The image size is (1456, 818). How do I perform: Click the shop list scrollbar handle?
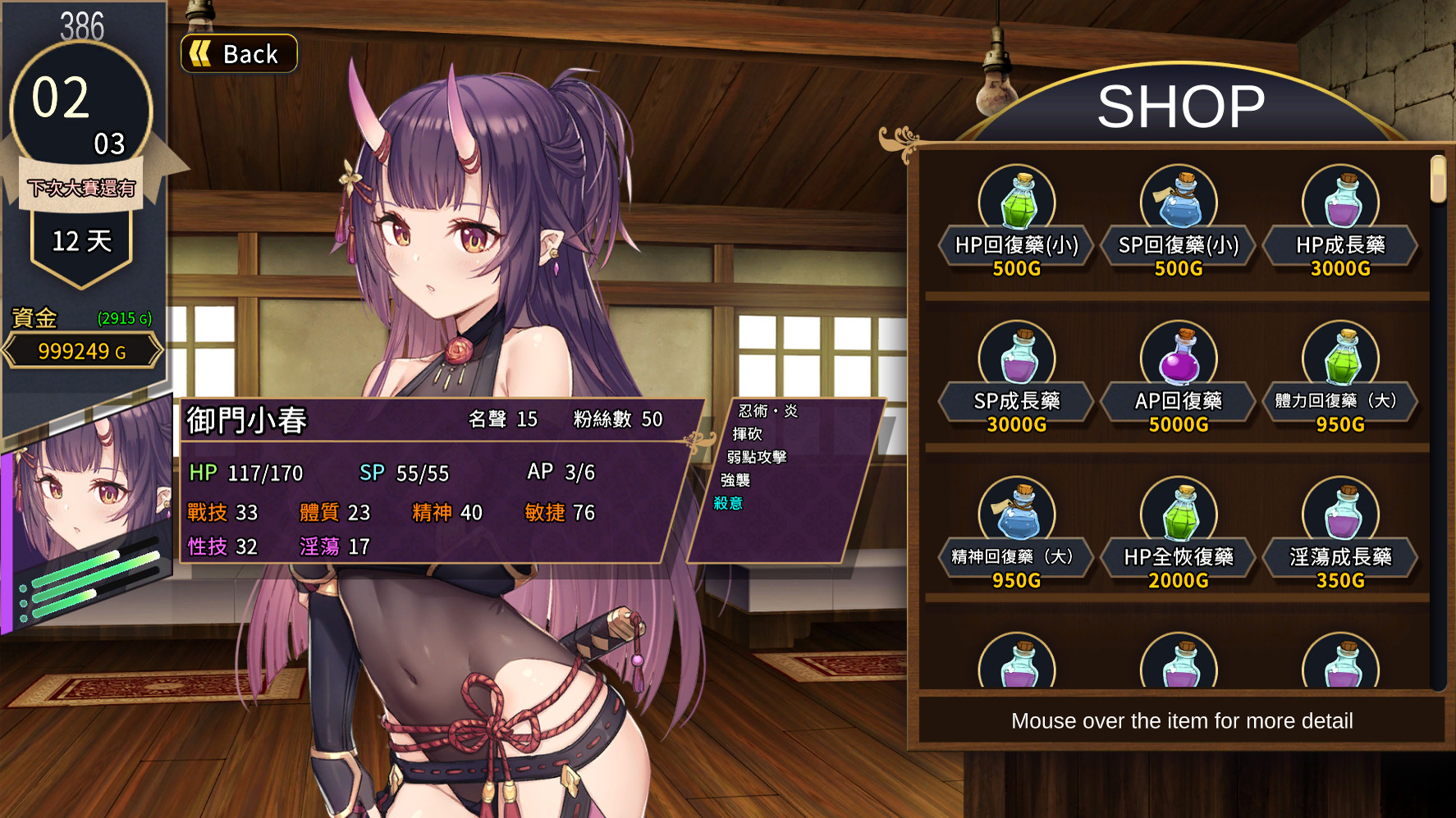click(1437, 179)
